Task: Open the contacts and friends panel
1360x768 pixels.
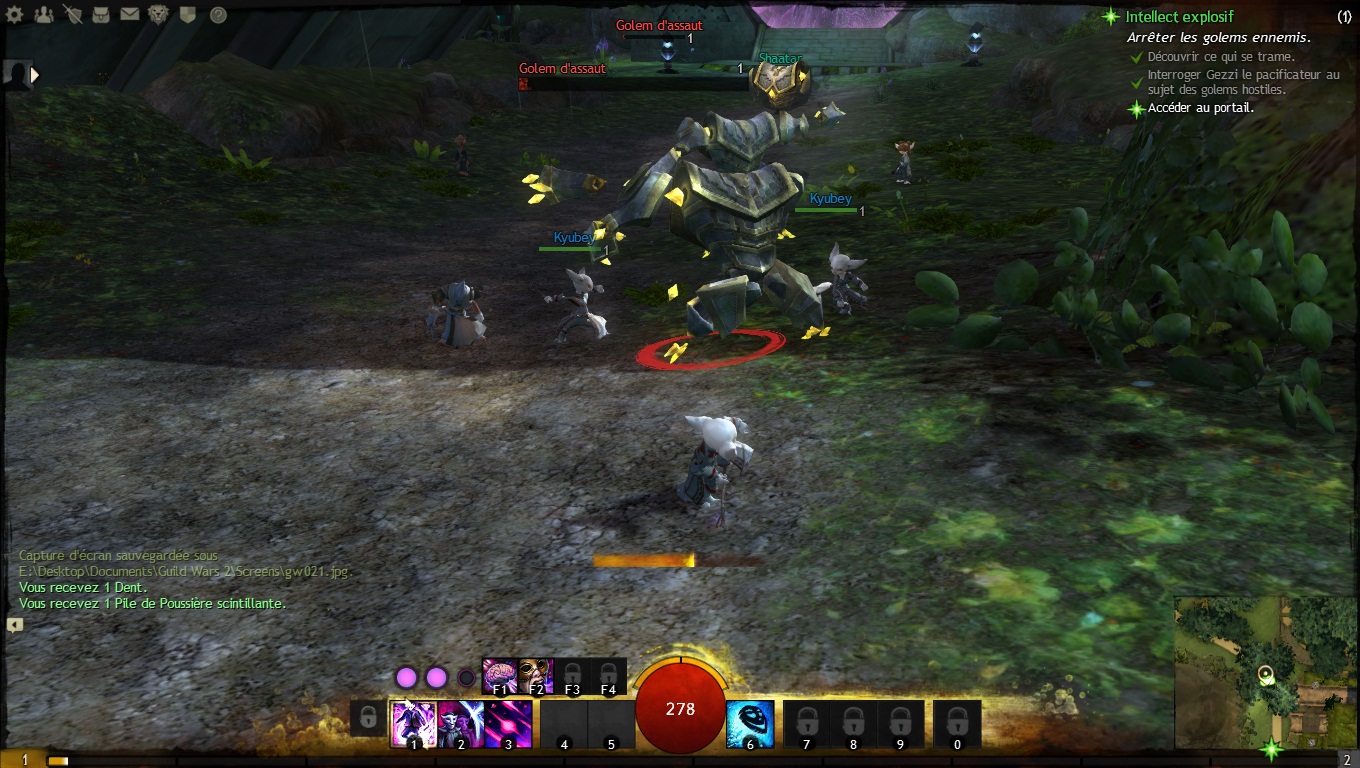Action: click(43, 15)
